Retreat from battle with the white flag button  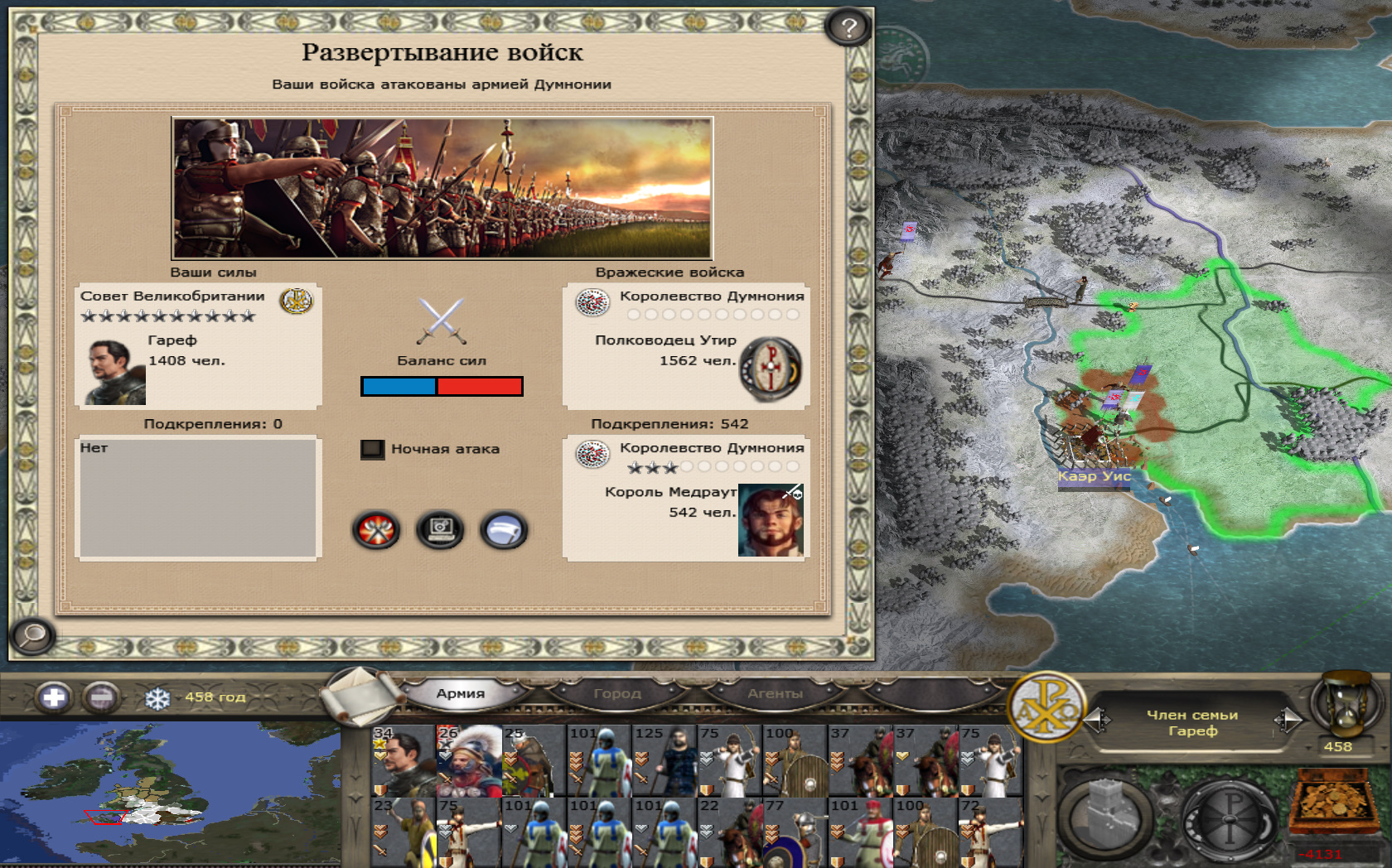click(503, 530)
